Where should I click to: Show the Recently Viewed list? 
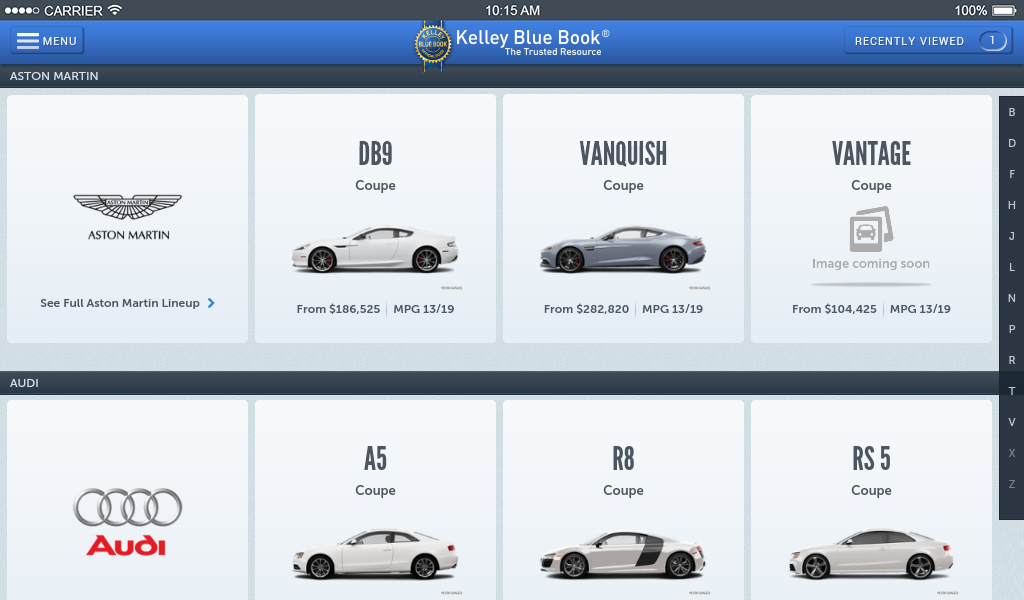coord(927,41)
